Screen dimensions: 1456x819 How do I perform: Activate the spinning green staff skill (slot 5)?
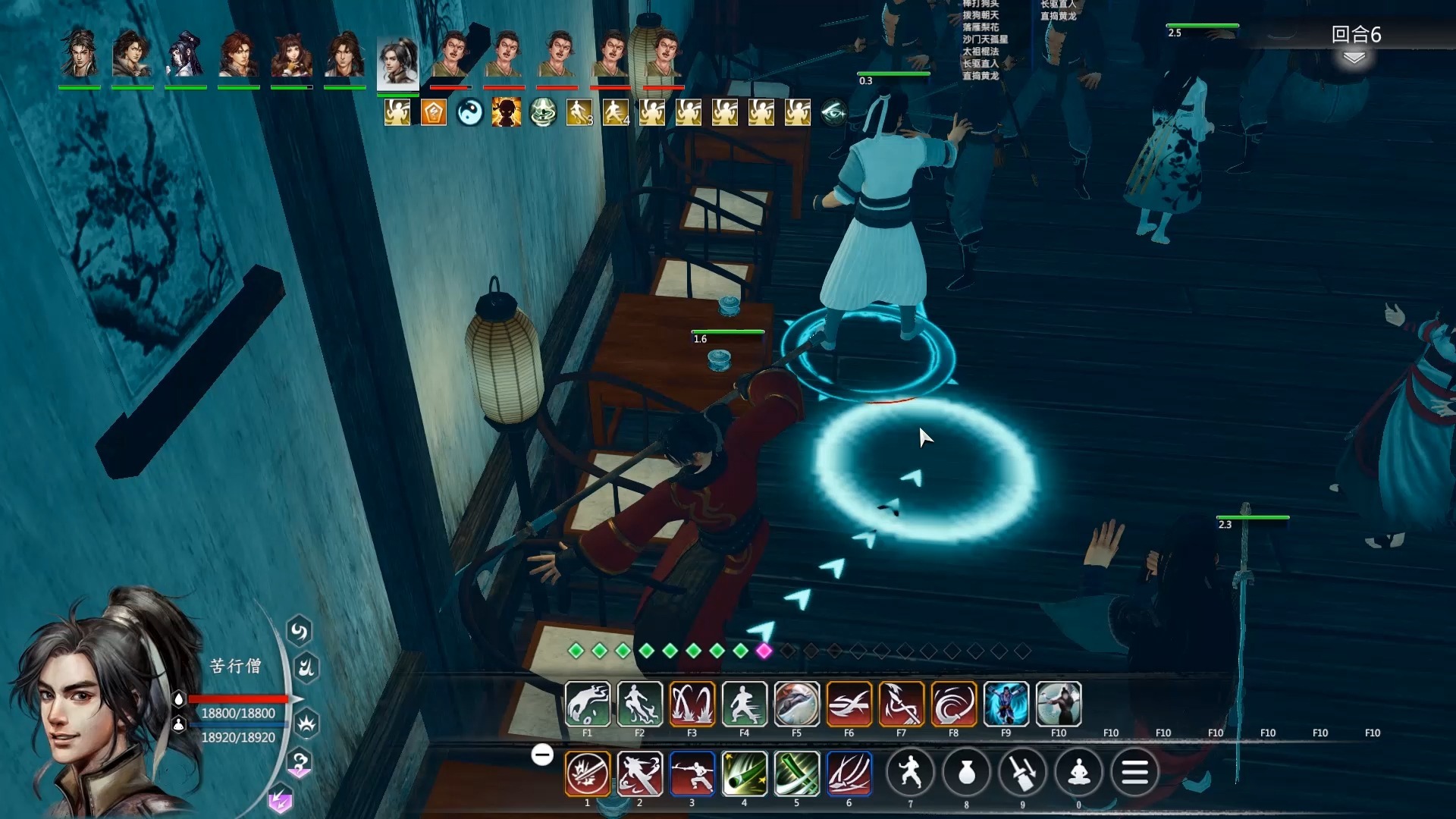pyautogui.click(x=796, y=773)
